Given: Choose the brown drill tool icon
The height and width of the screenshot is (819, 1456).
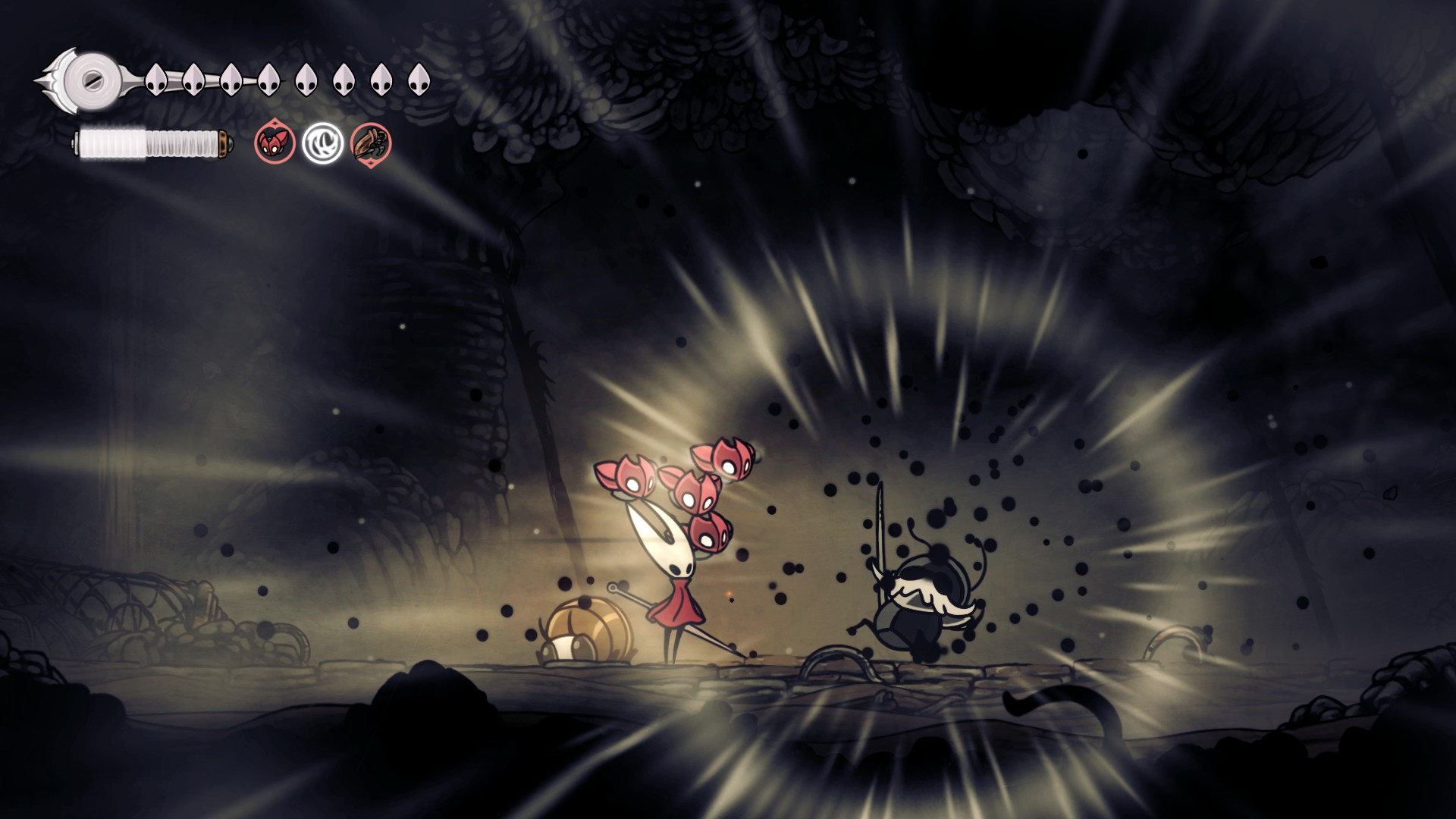Looking at the screenshot, I should (x=371, y=143).
